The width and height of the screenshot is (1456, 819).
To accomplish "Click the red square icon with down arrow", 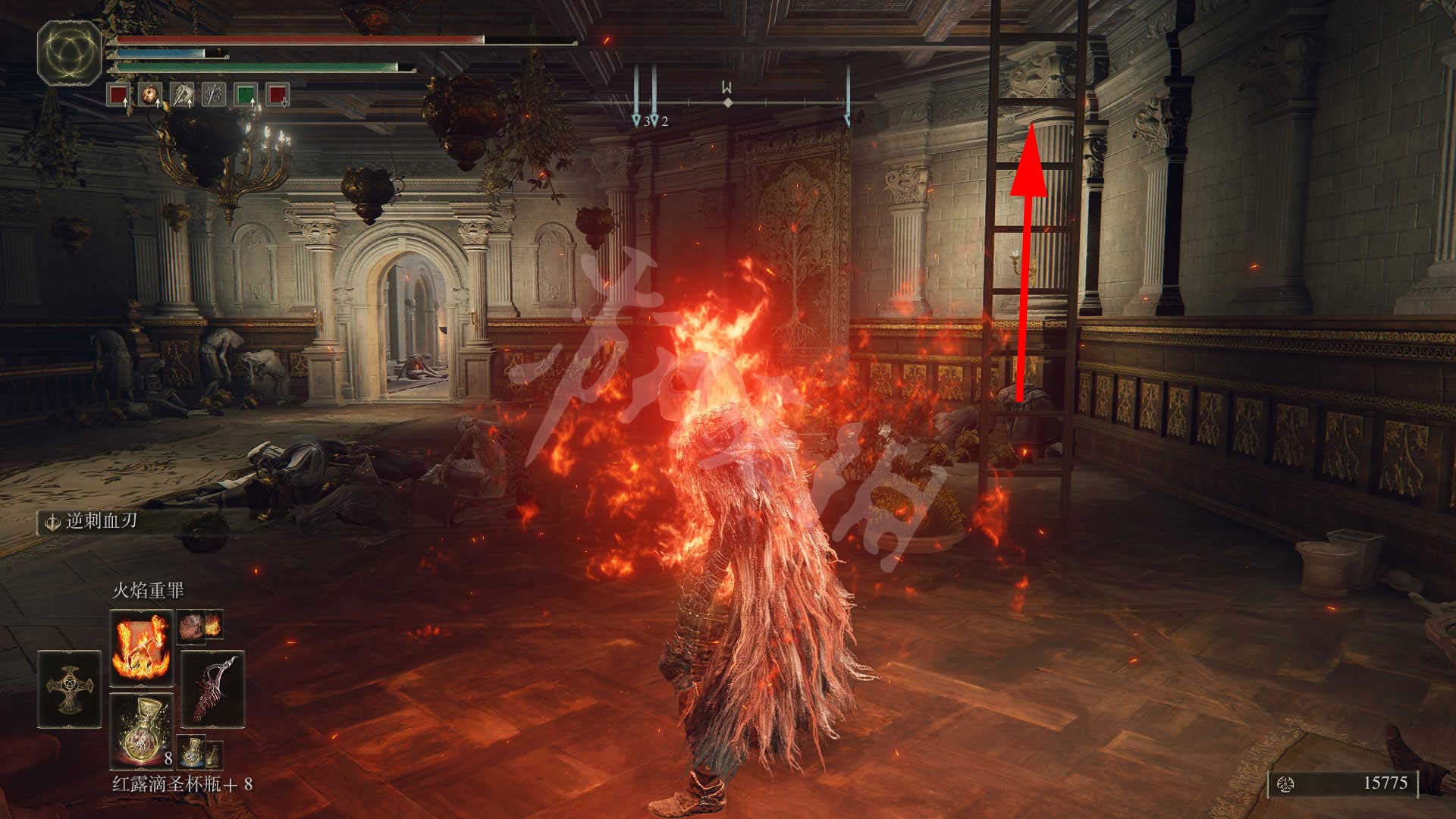I will pyautogui.click(x=277, y=95).
